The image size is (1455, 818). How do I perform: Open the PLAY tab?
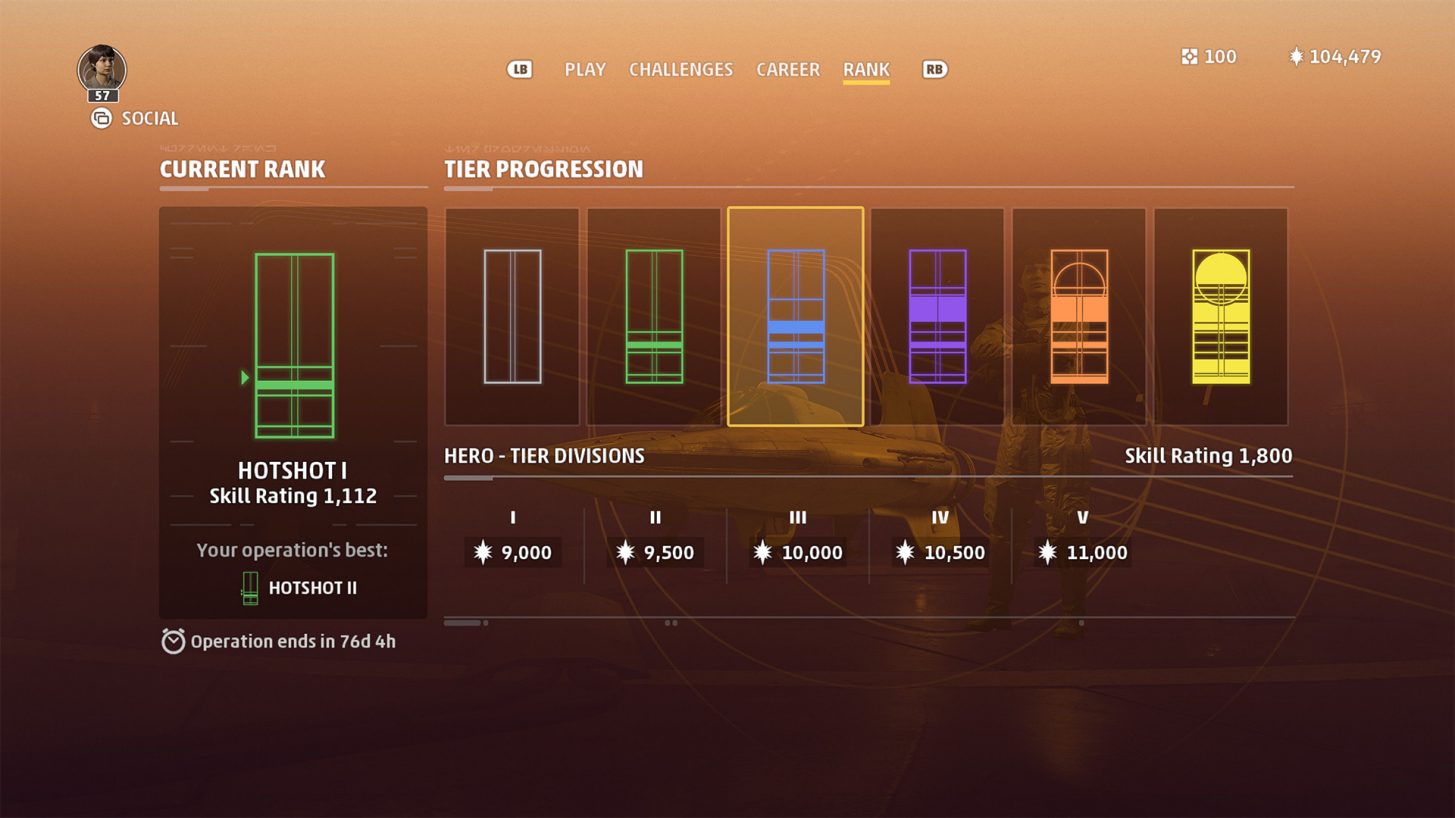(x=585, y=69)
